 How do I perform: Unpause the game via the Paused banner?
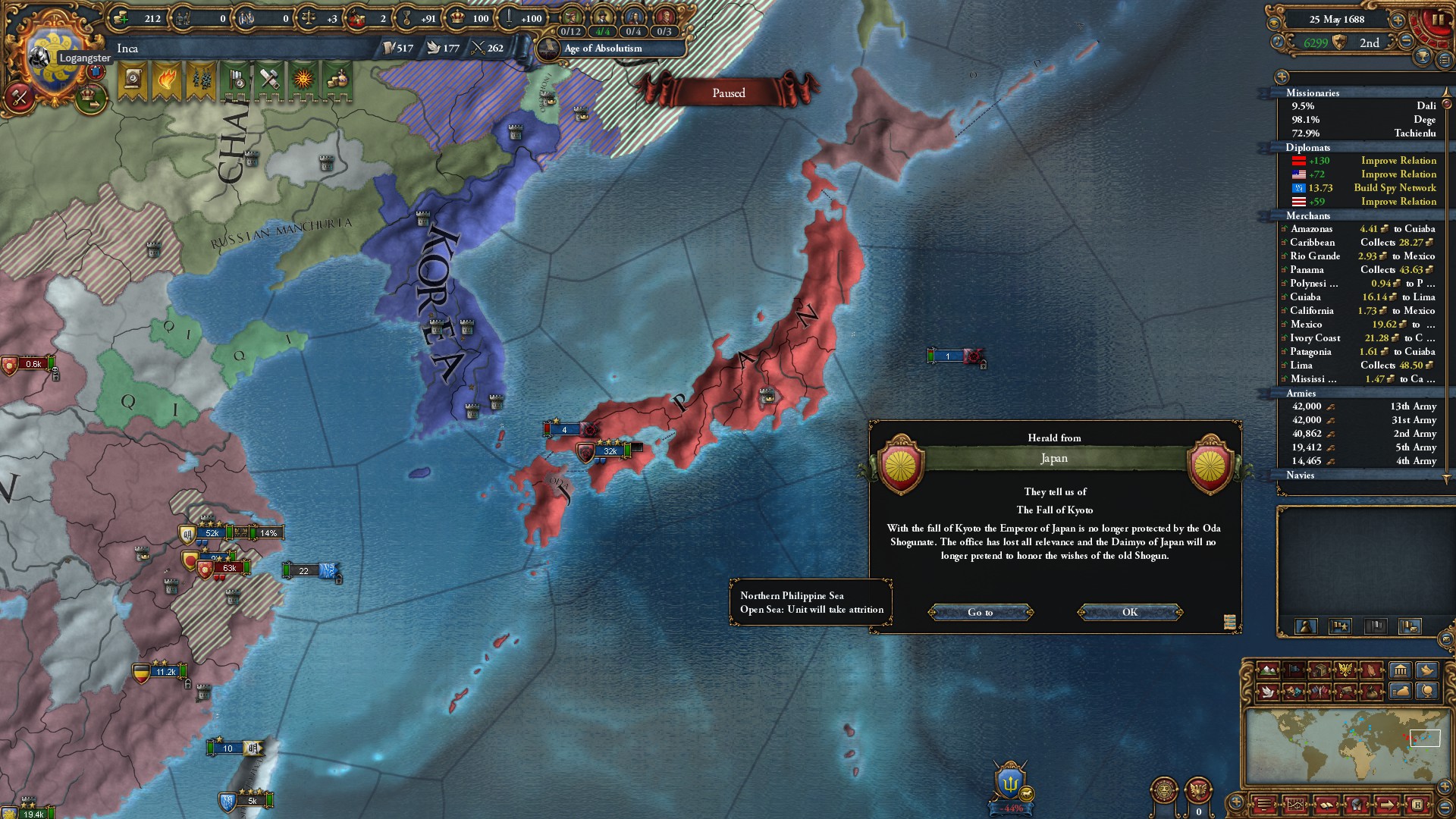pos(728,93)
